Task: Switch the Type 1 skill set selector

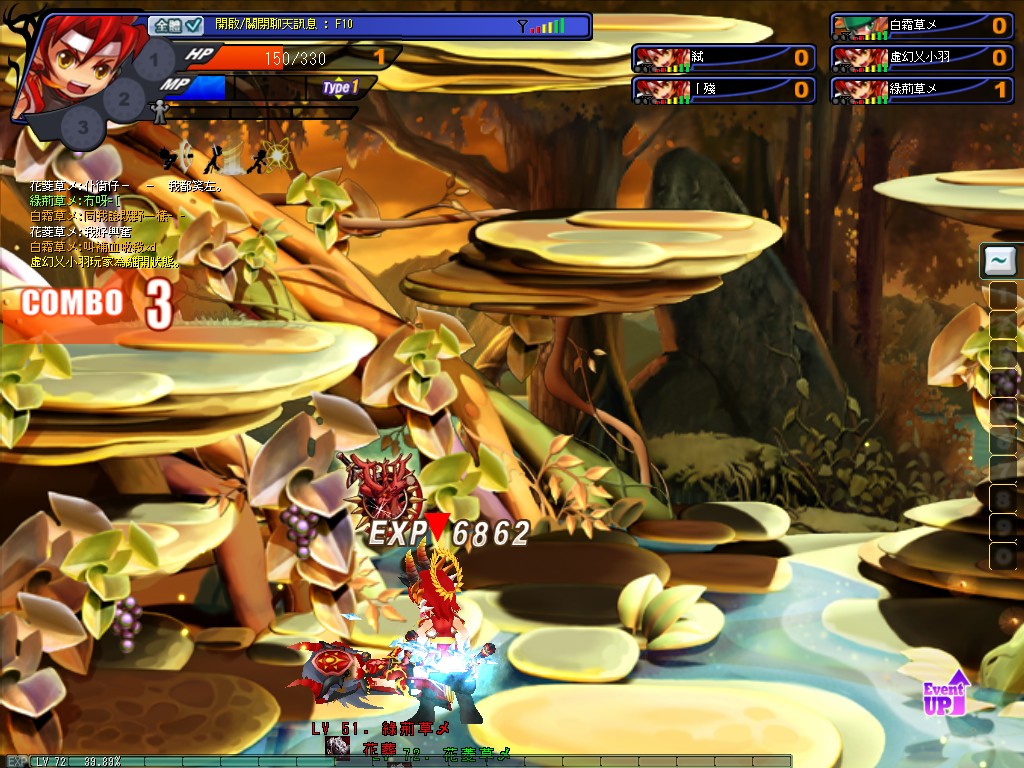Action: 339,88
